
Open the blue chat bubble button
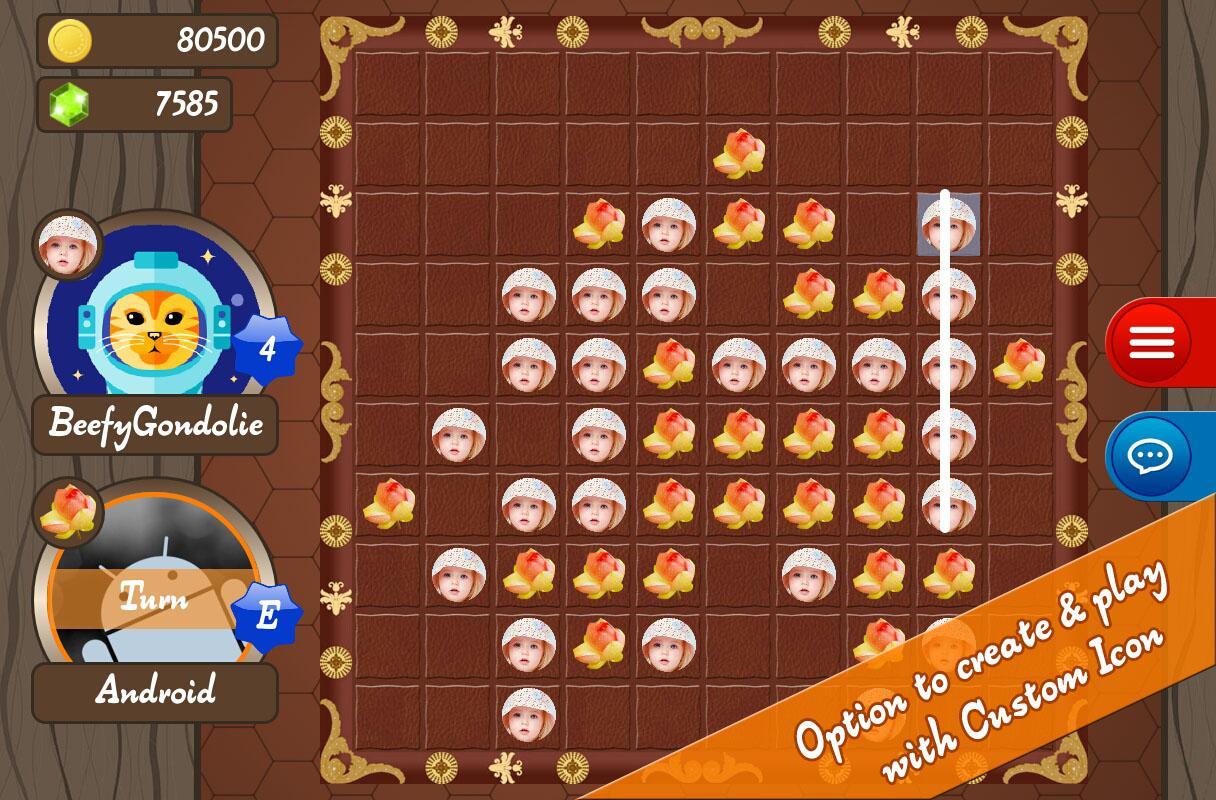[x=1151, y=456]
